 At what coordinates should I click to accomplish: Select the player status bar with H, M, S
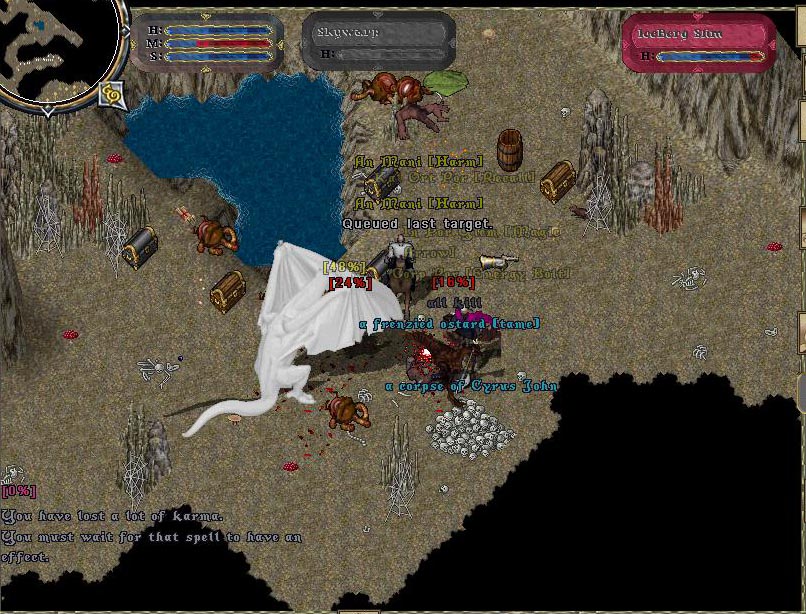coord(208,43)
